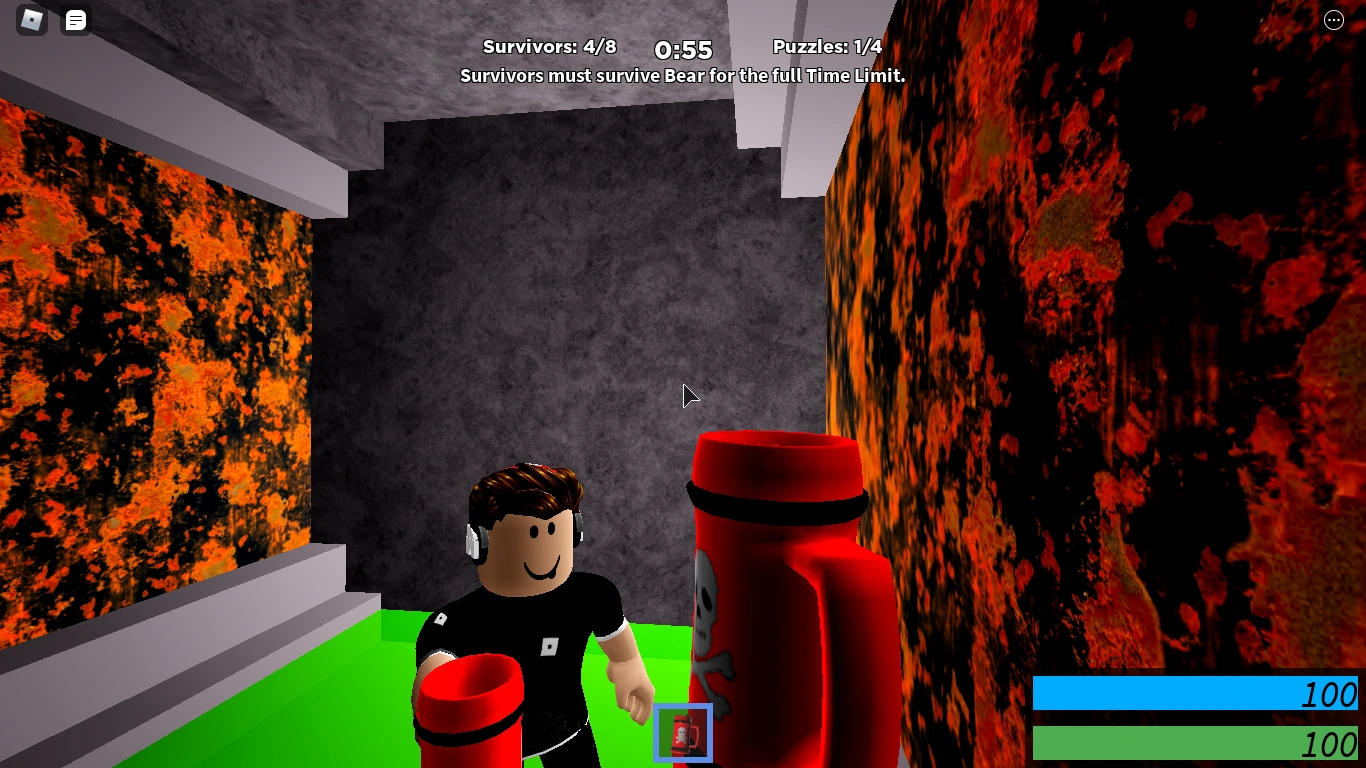Viewport: 1366px width, 768px height.
Task: Click the Survivors: 4/8 counter
Action: tap(550, 45)
